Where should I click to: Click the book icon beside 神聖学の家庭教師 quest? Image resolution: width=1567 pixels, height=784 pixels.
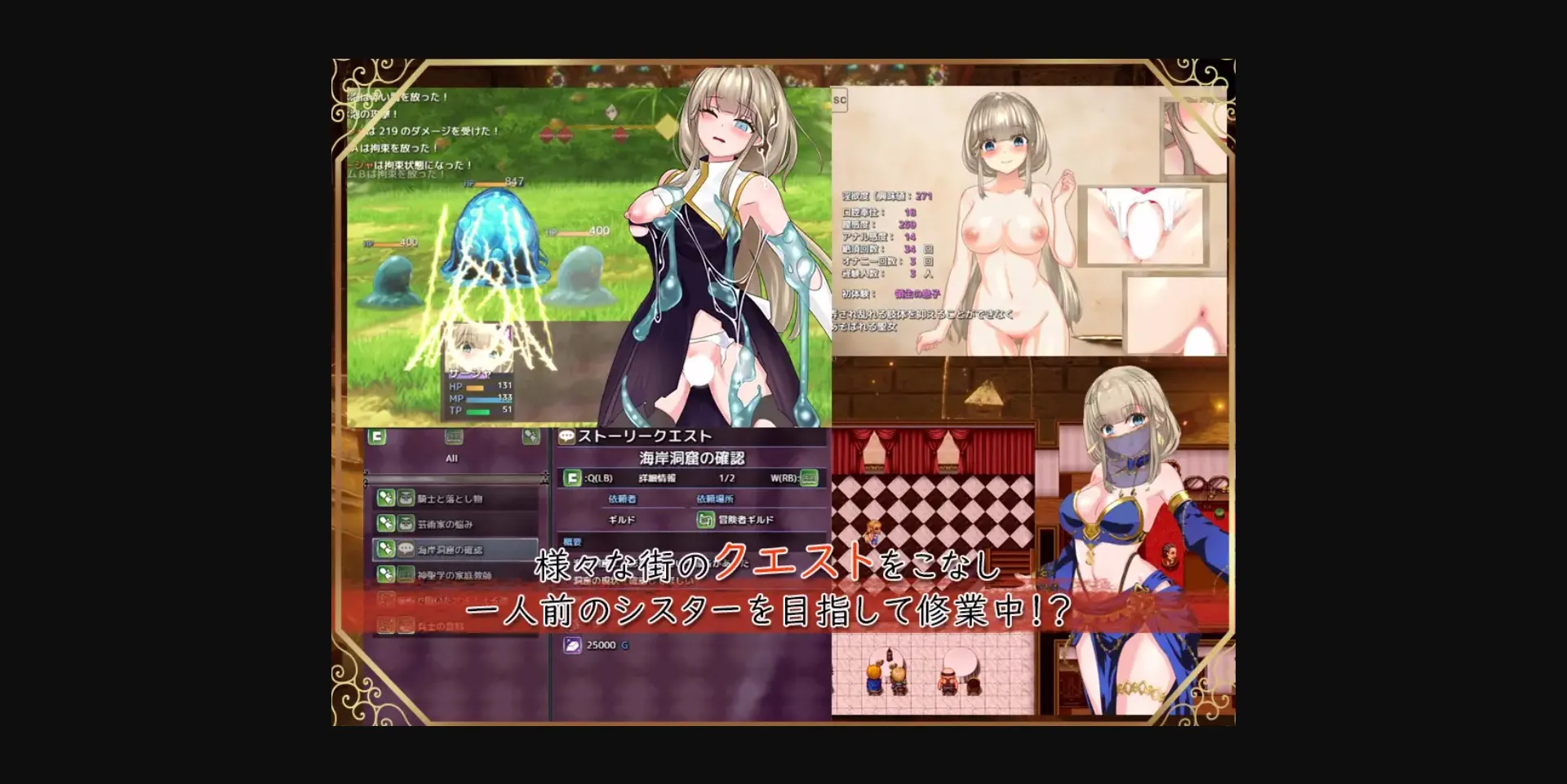[x=405, y=574]
